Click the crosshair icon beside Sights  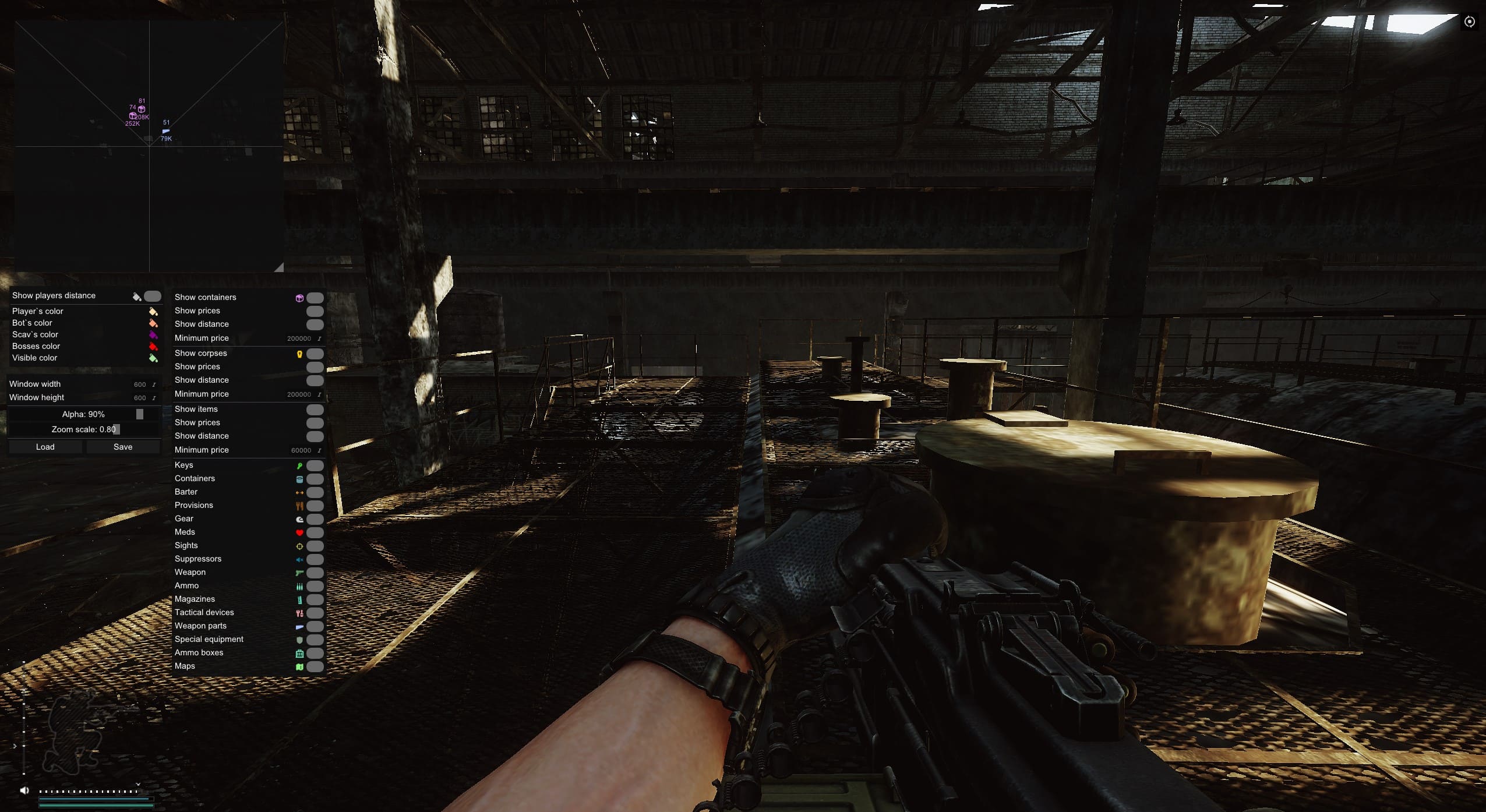point(299,546)
